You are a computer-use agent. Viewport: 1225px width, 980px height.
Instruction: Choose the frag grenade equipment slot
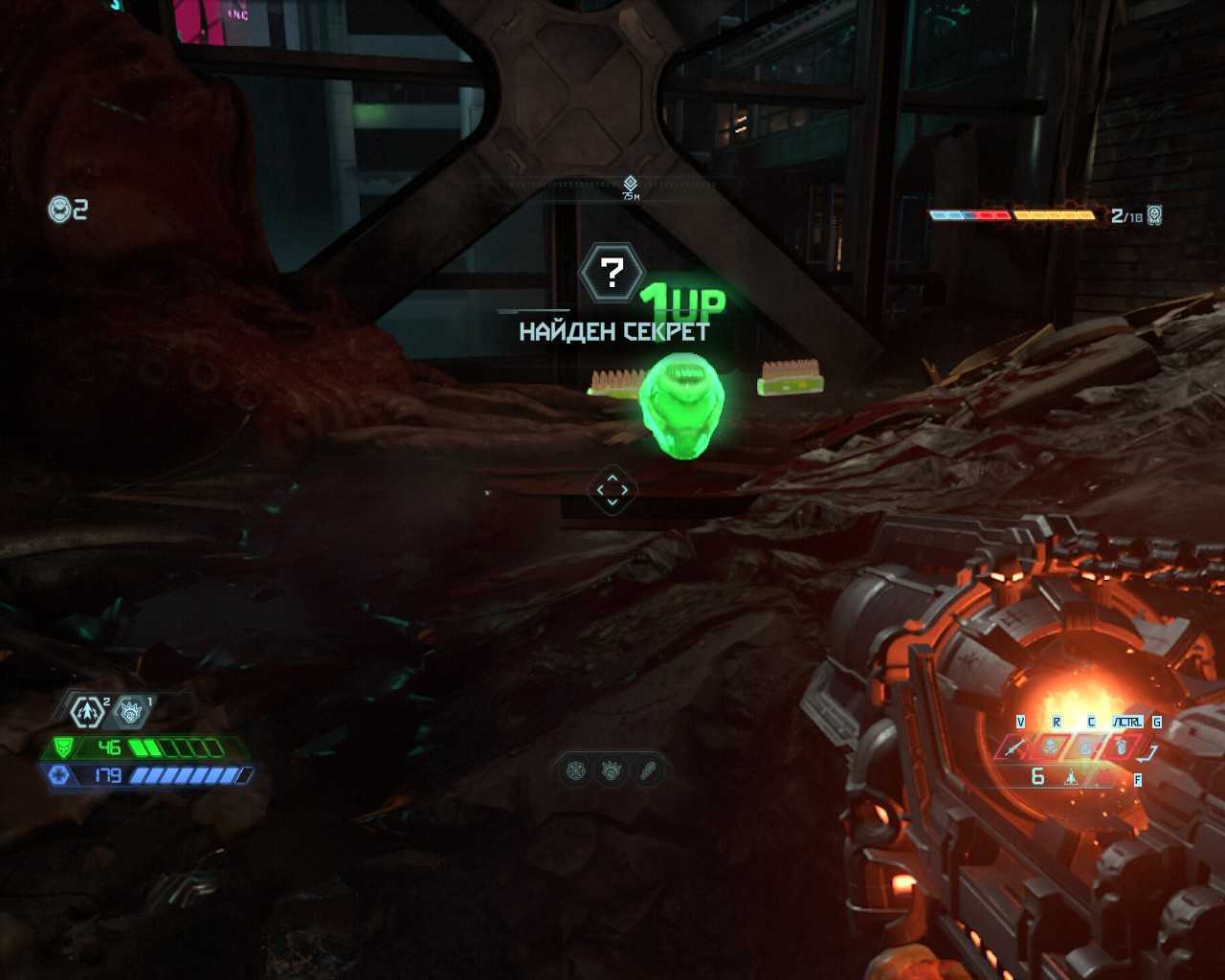point(1120,746)
